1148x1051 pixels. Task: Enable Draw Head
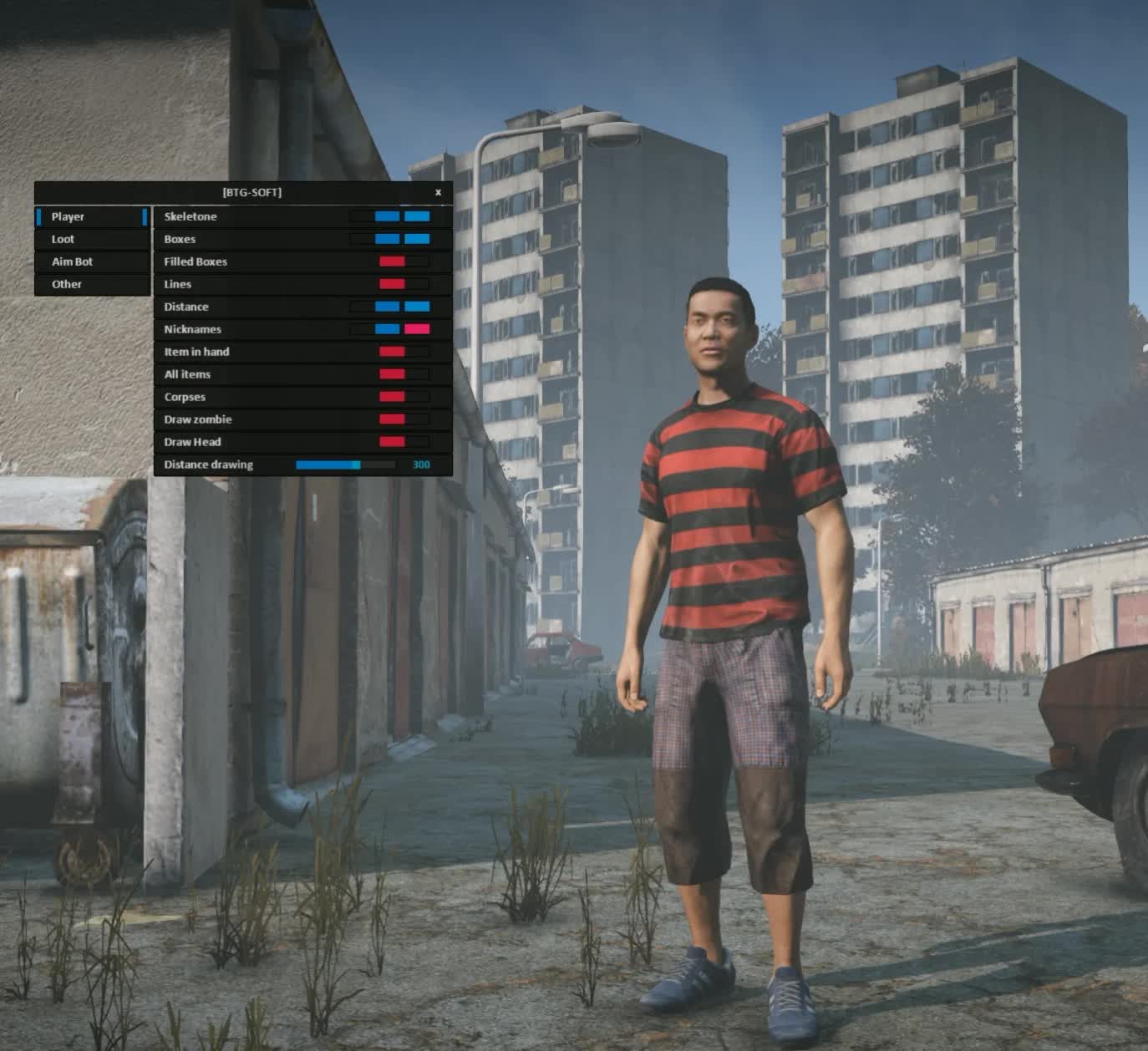point(404,442)
